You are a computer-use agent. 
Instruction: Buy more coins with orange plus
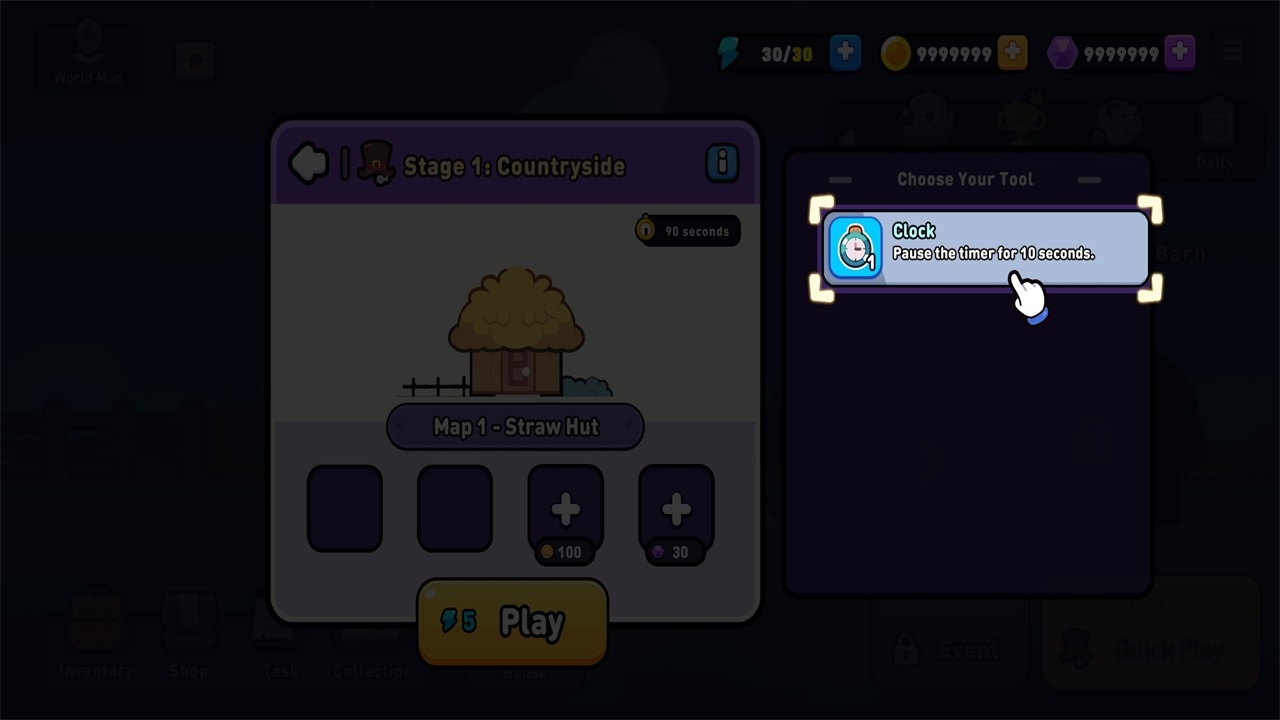point(1012,53)
